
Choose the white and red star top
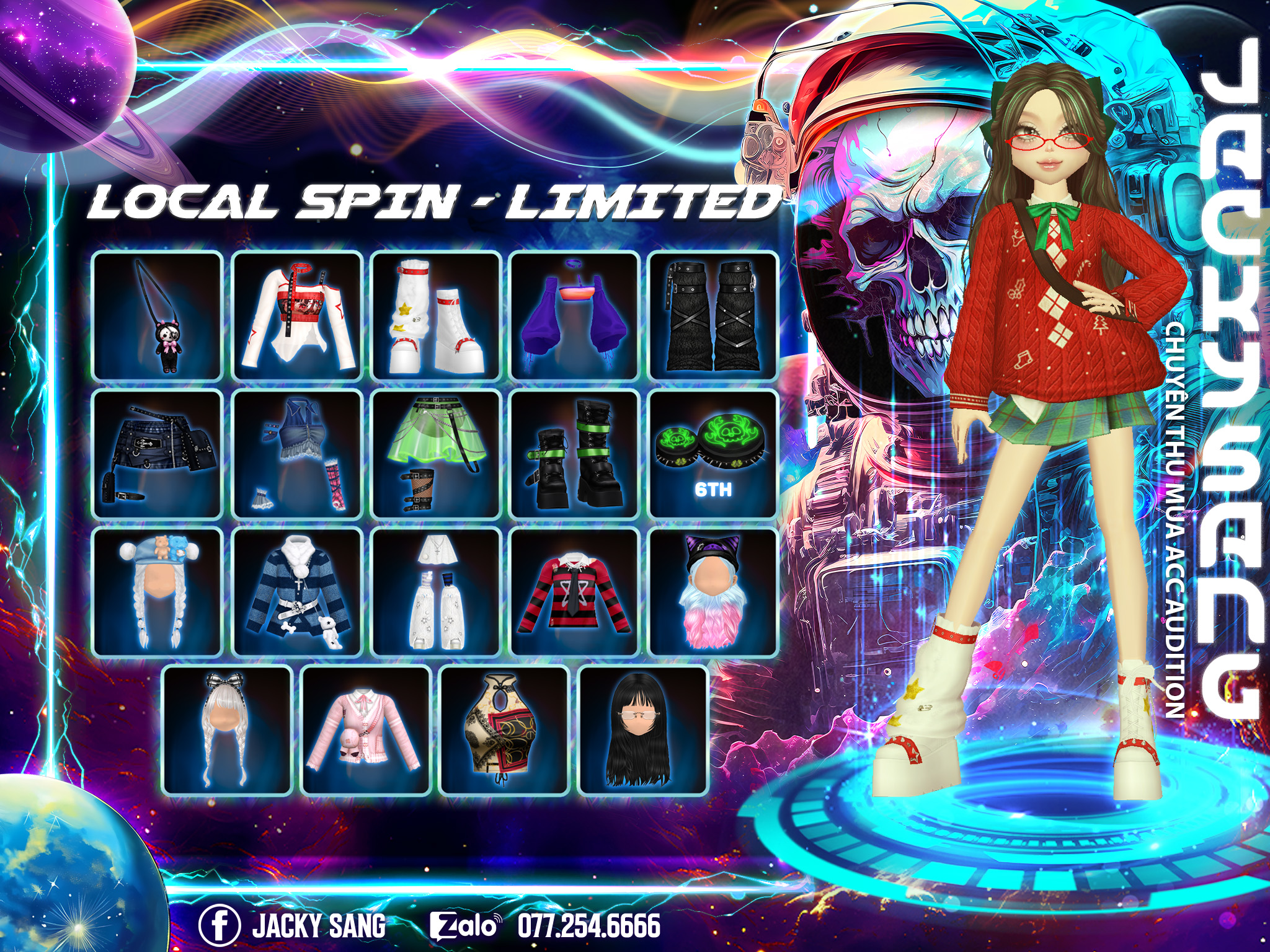297,315
